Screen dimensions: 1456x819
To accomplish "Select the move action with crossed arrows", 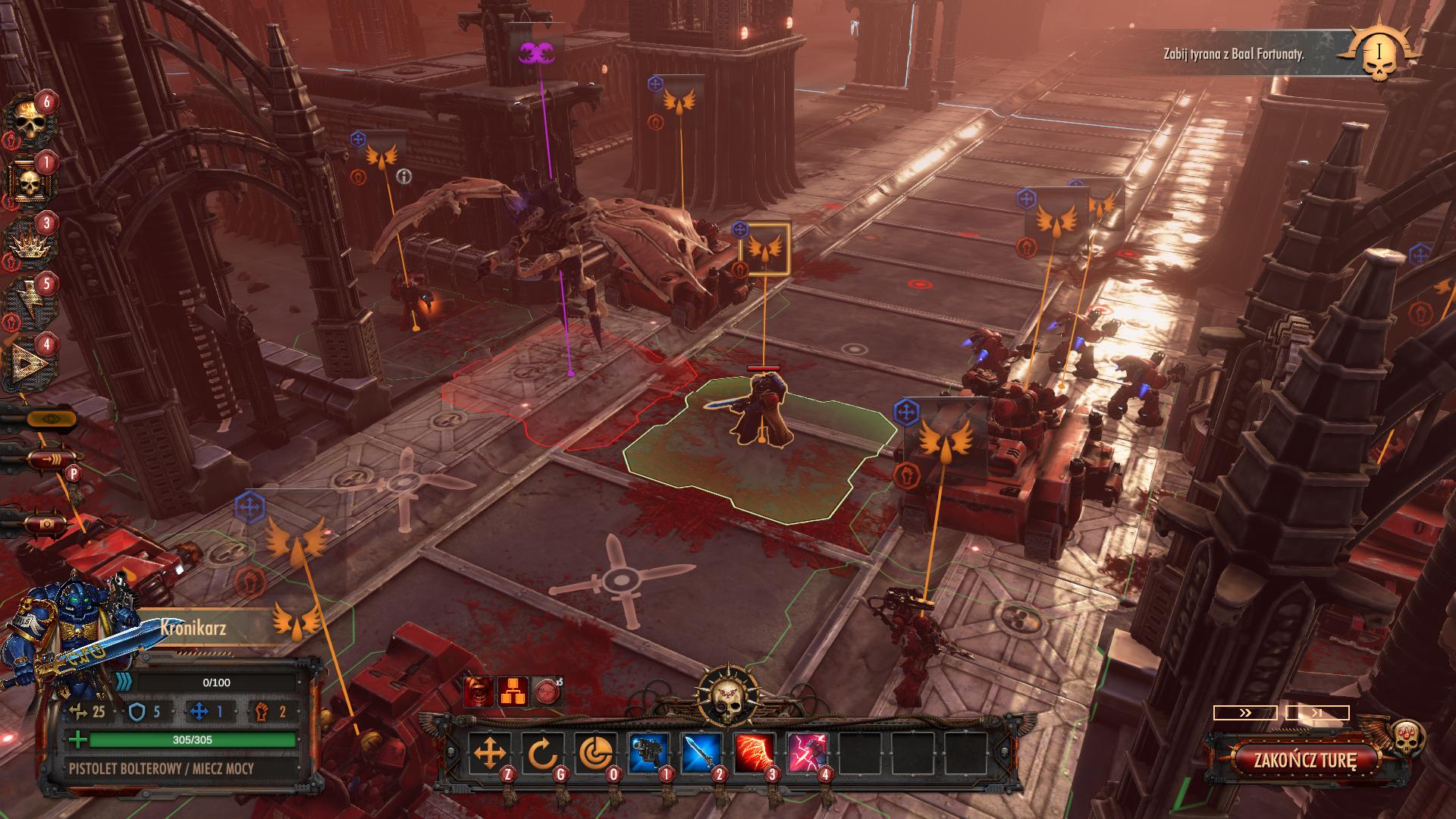I will [x=489, y=754].
